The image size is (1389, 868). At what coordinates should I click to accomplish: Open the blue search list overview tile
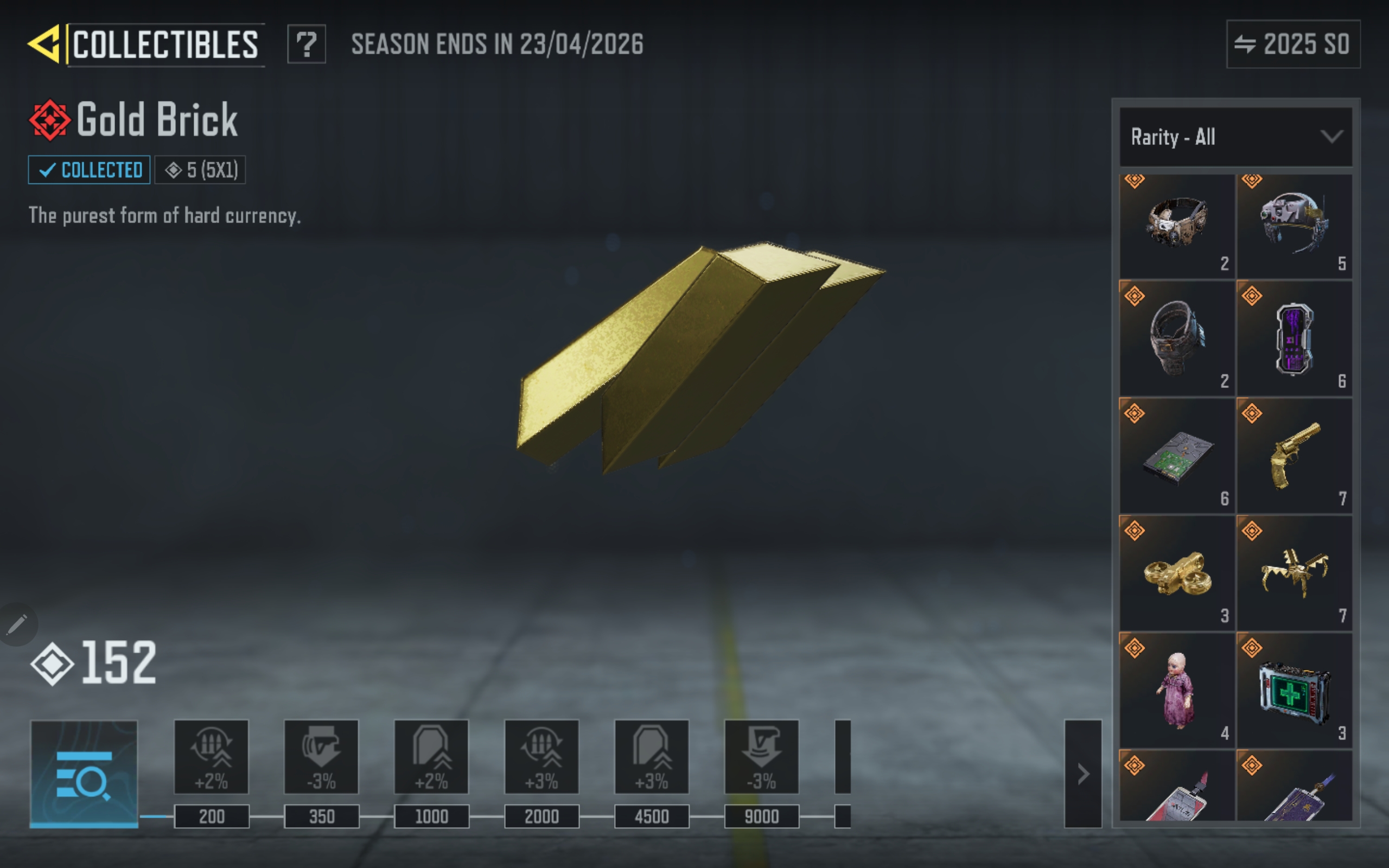coord(84,773)
